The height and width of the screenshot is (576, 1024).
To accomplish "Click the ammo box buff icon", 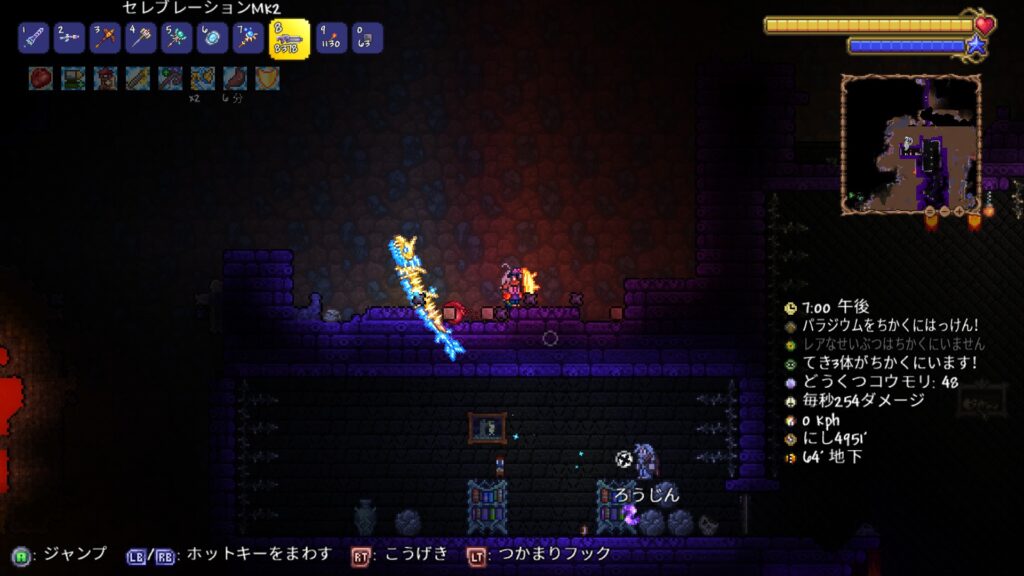I will (x=73, y=78).
